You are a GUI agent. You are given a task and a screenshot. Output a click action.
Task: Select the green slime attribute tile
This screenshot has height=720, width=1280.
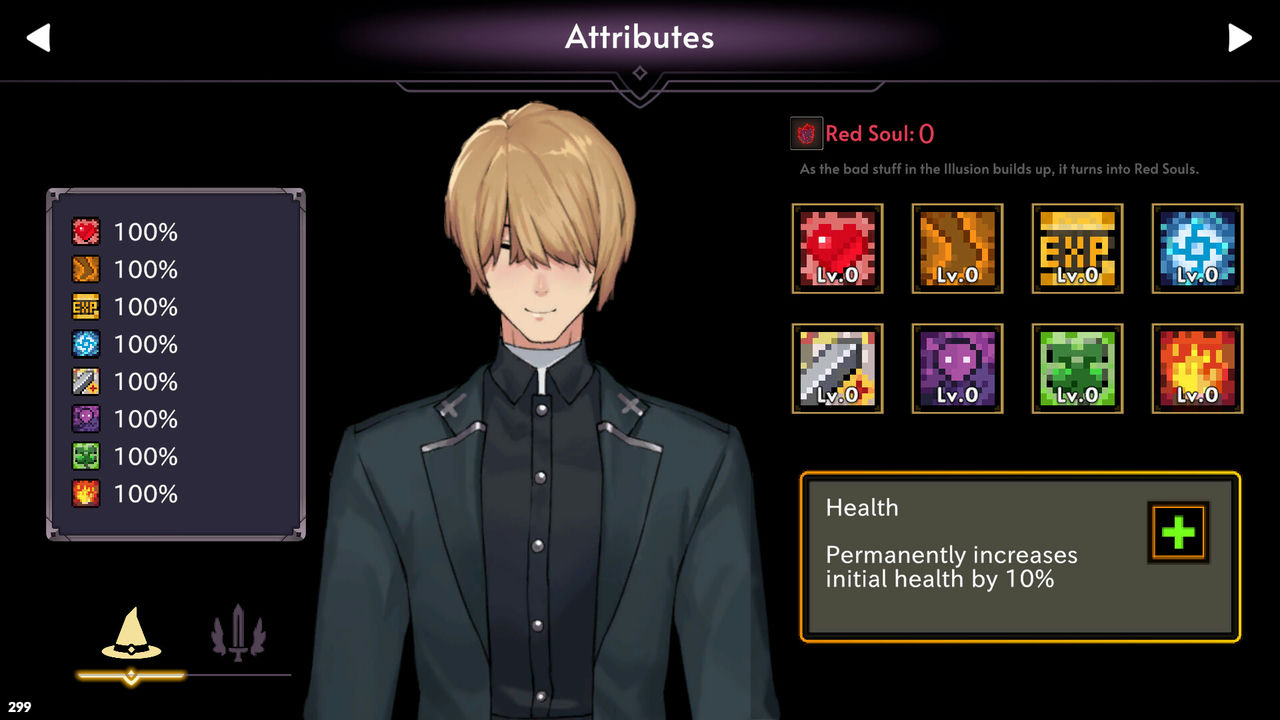tap(1077, 368)
